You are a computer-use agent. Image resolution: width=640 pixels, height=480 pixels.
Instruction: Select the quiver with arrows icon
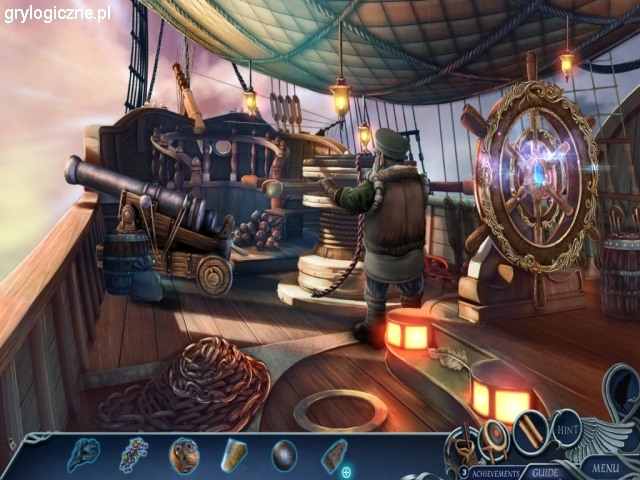463,440
